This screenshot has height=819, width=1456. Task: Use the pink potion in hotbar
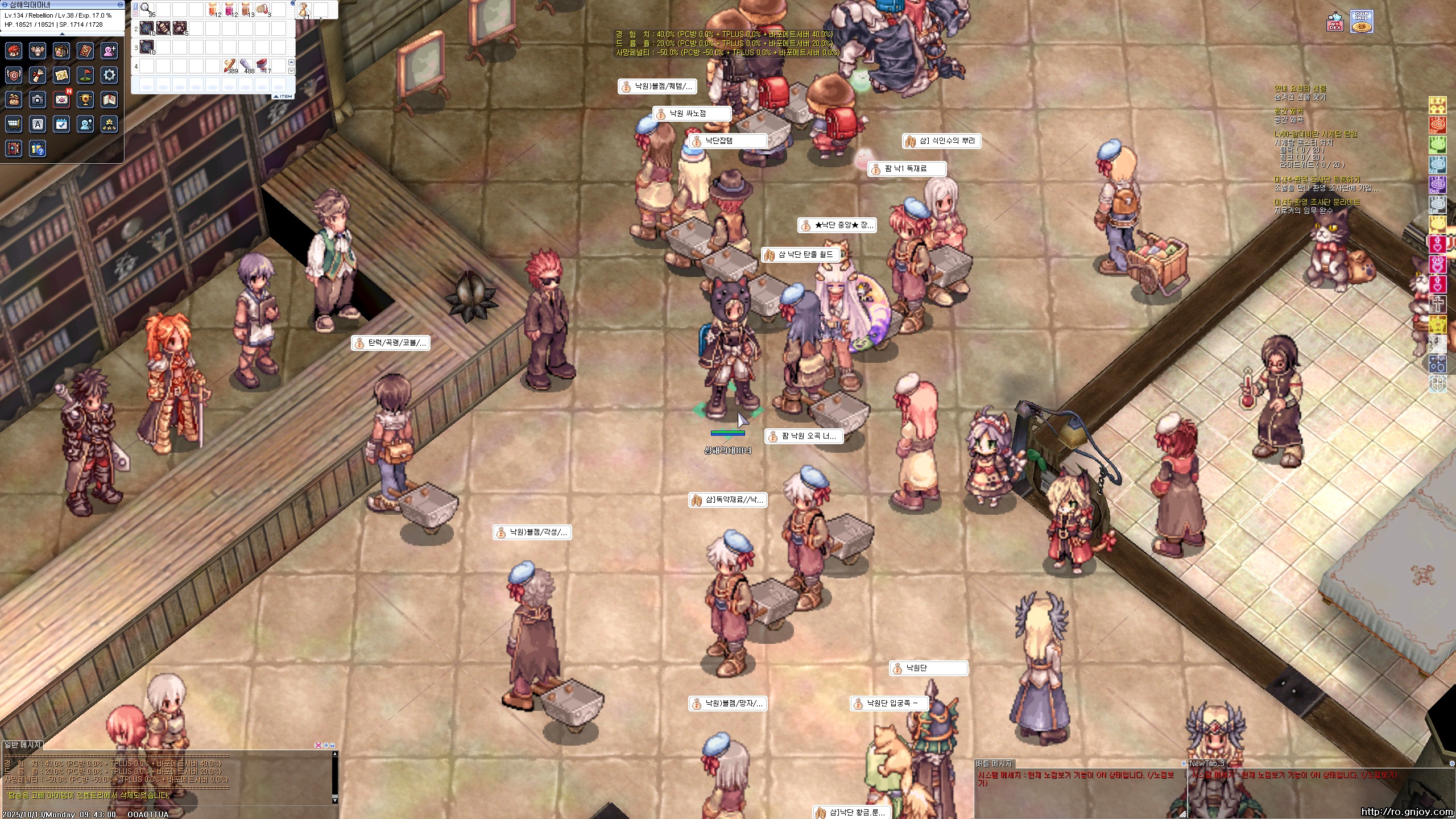pyautogui.click(x=229, y=9)
